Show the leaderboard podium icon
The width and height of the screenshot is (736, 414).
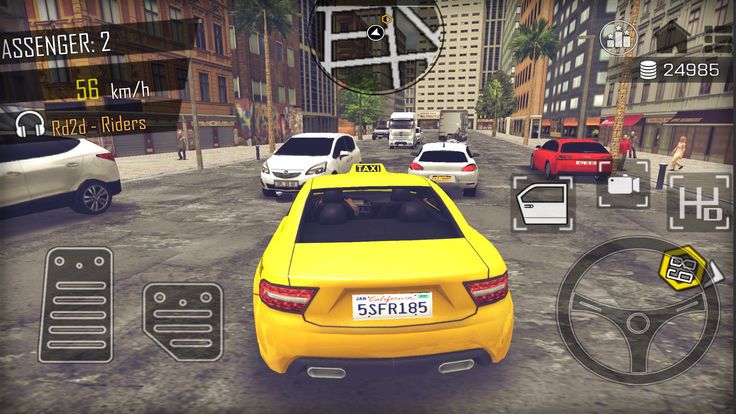pyautogui.click(x=619, y=39)
